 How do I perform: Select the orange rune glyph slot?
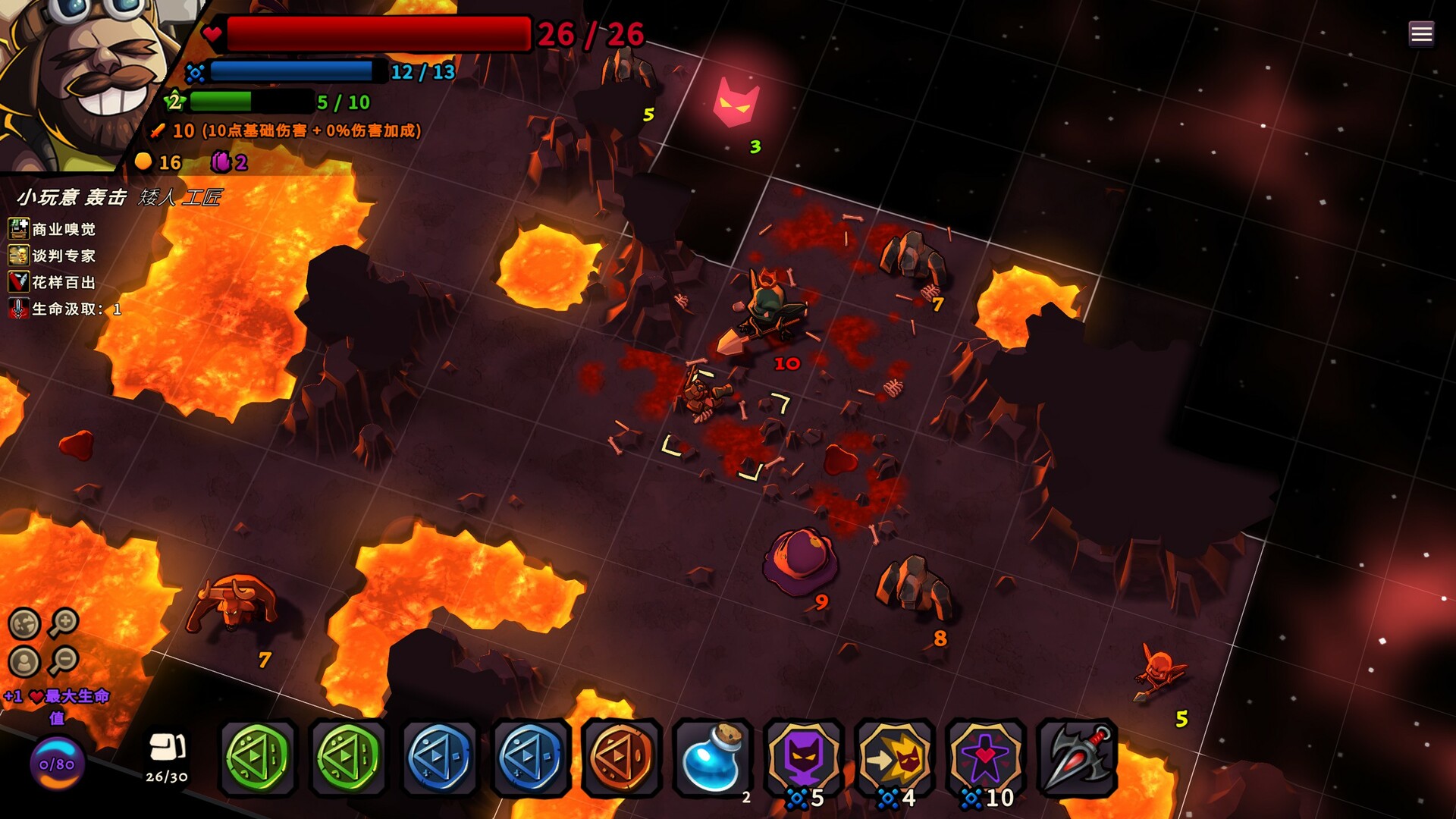(x=621, y=757)
